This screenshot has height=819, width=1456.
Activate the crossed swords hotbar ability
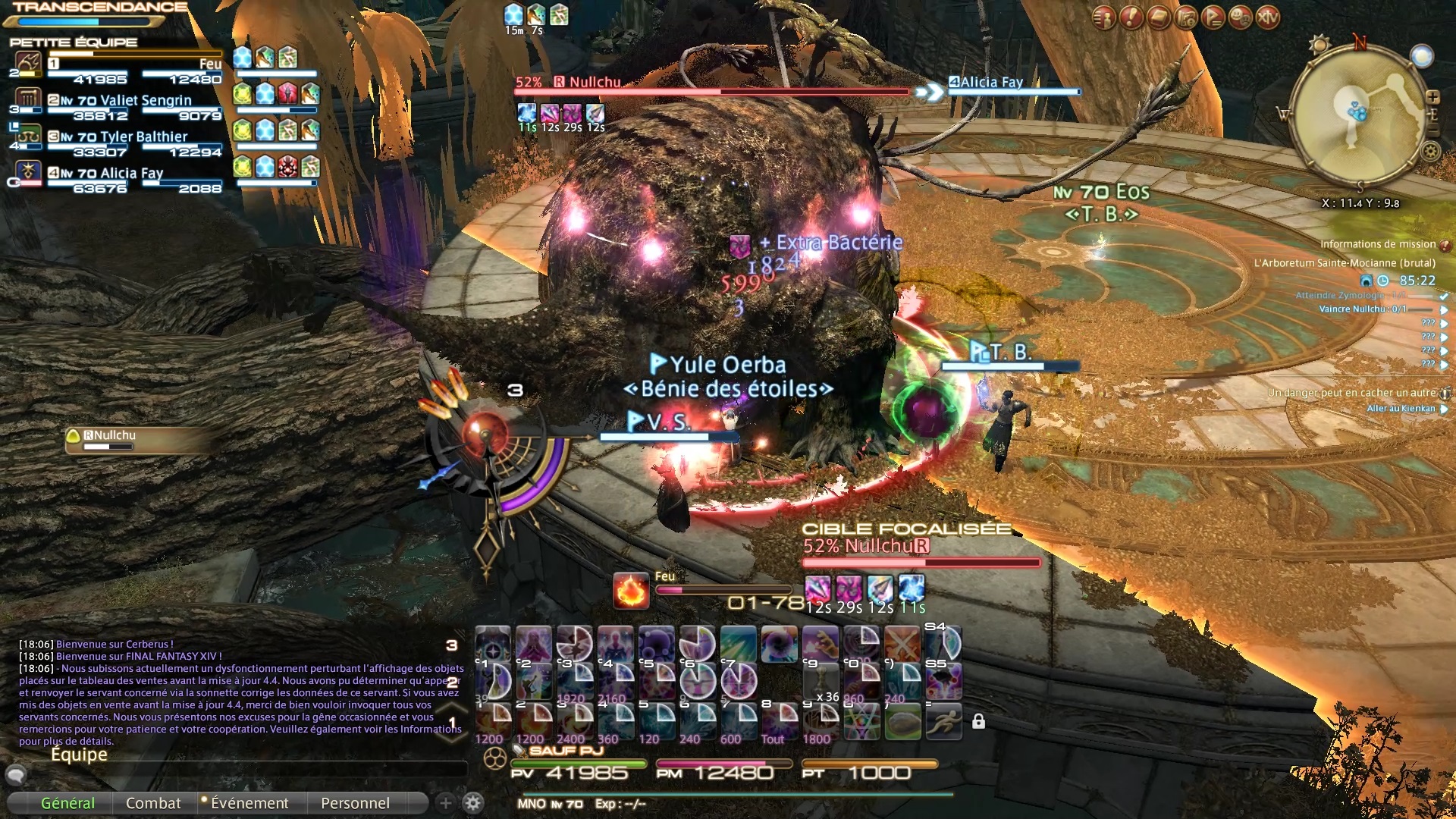point(902,645)
